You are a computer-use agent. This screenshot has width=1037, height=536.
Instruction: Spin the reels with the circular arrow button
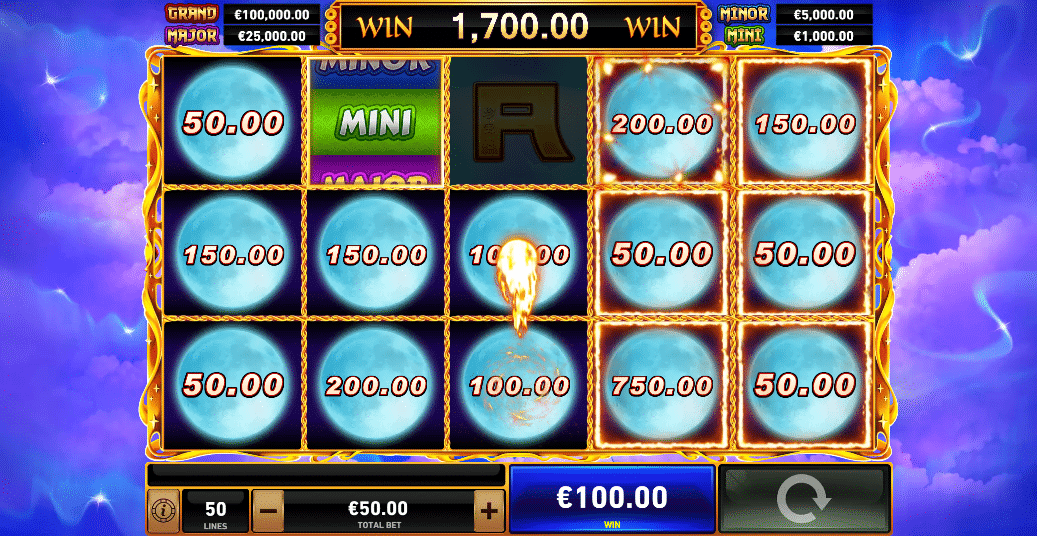pos(803,499)
